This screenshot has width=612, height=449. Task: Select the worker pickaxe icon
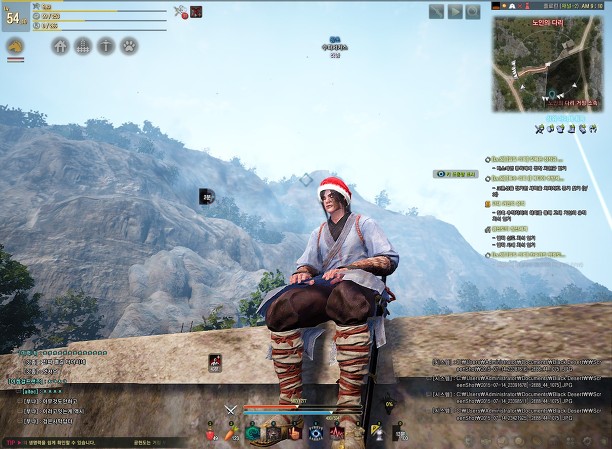pyautogui.click(x=106, y=46)
